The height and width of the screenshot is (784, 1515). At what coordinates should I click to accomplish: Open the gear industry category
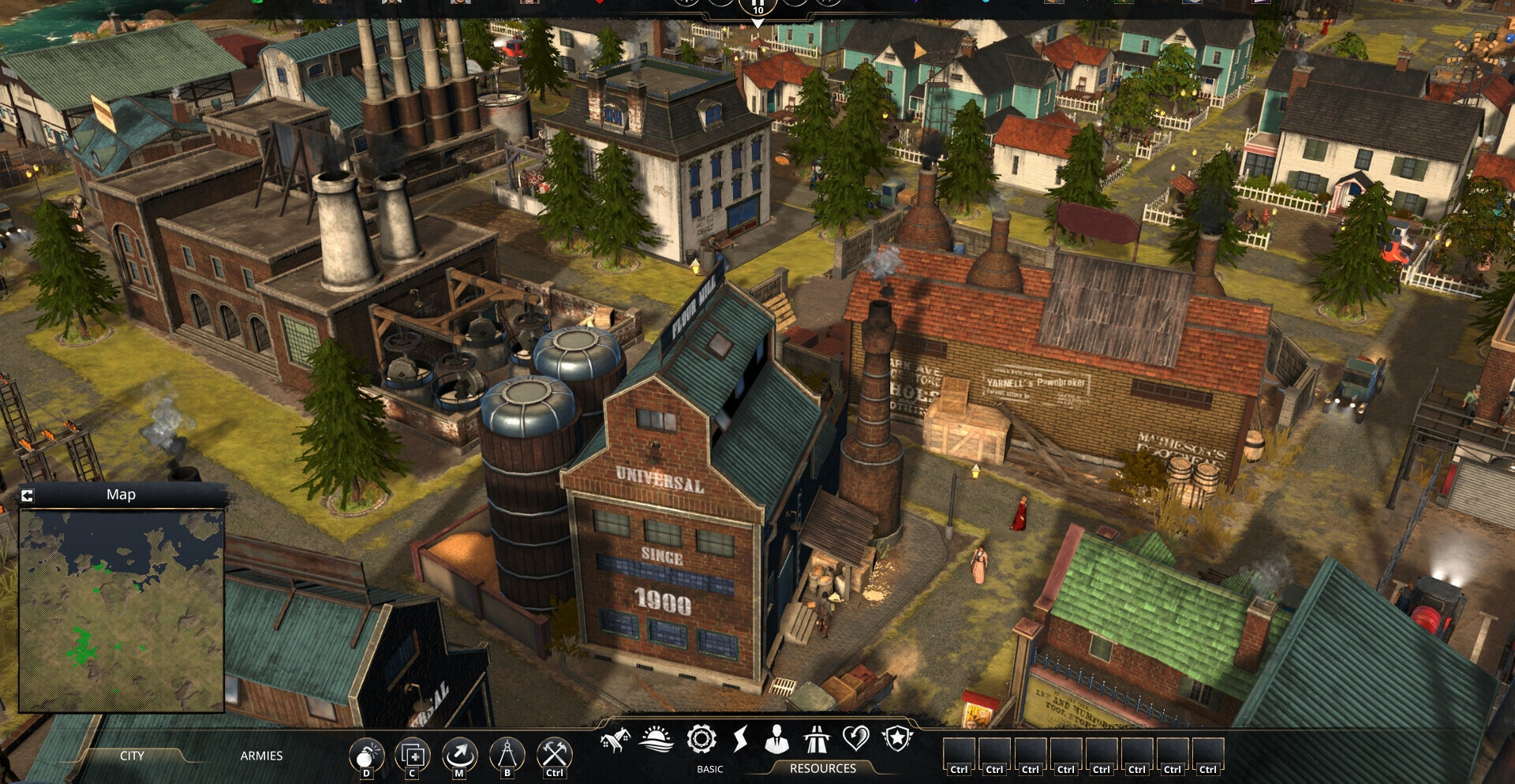coord(701,740)
